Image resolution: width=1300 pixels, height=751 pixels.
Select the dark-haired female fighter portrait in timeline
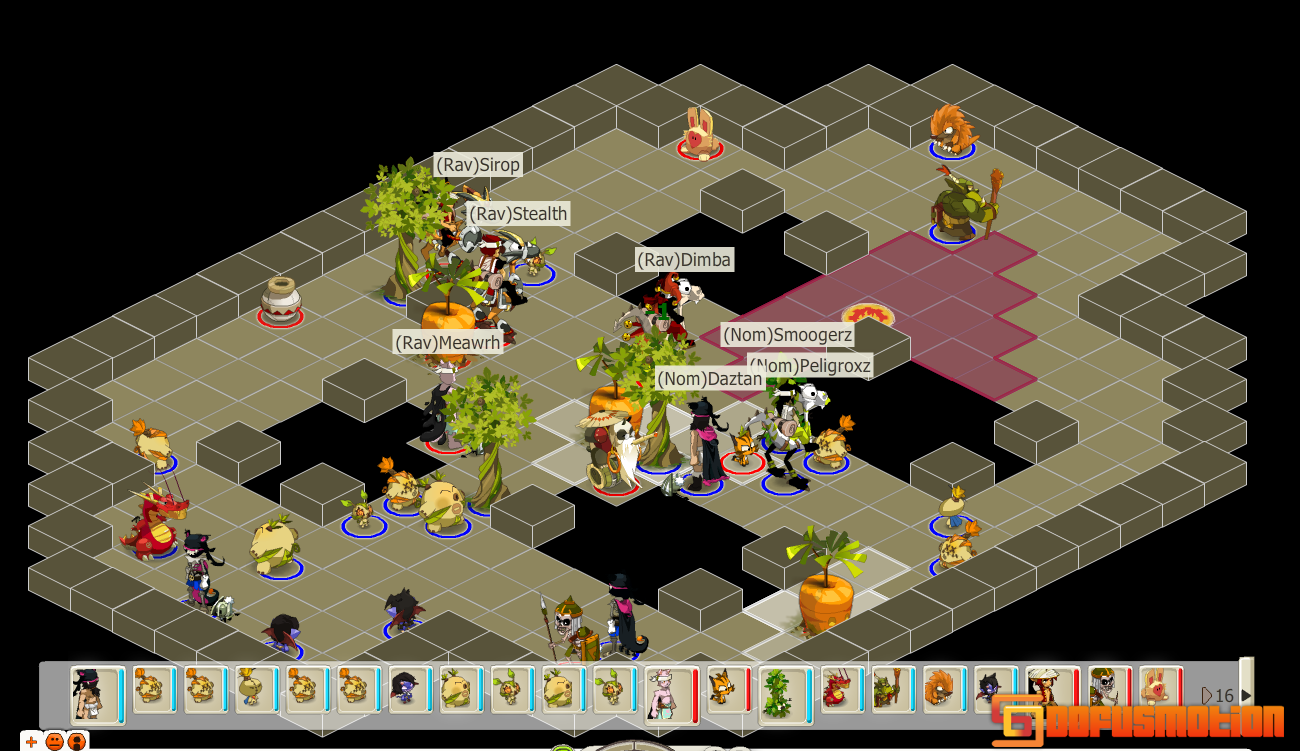[95, 692]
